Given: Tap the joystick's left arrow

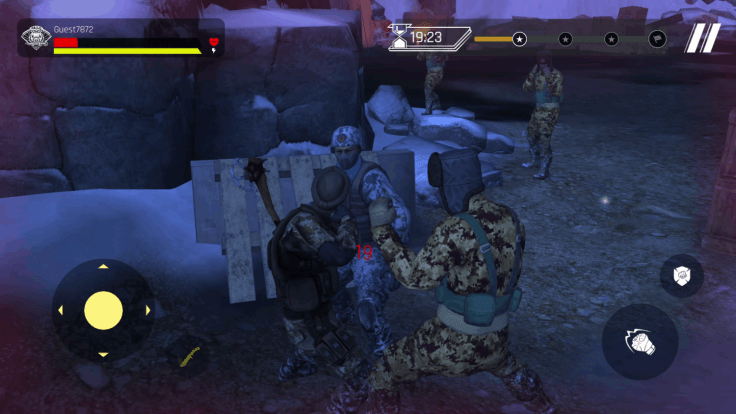Looking at the screenshot, I should coord(60,310).
